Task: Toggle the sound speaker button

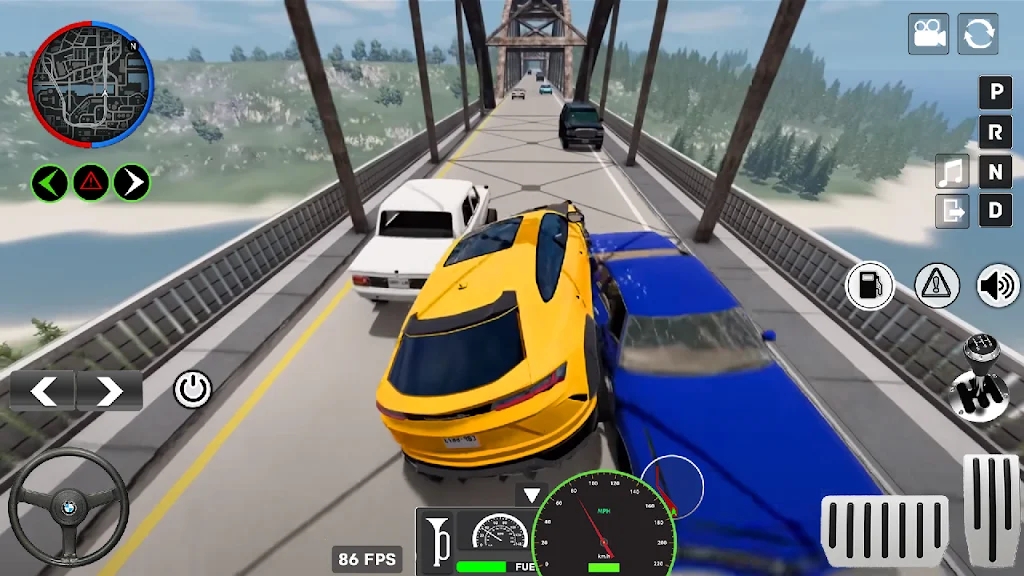Action: [998, 286]
